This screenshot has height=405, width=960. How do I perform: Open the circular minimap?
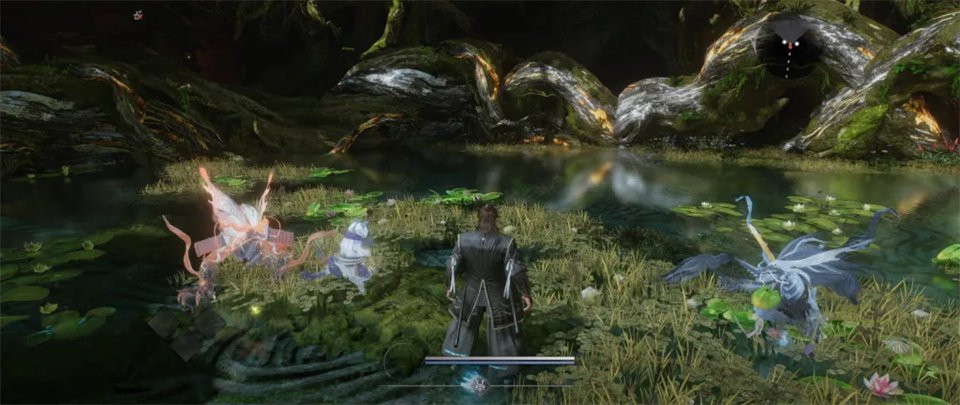[788, 48]
